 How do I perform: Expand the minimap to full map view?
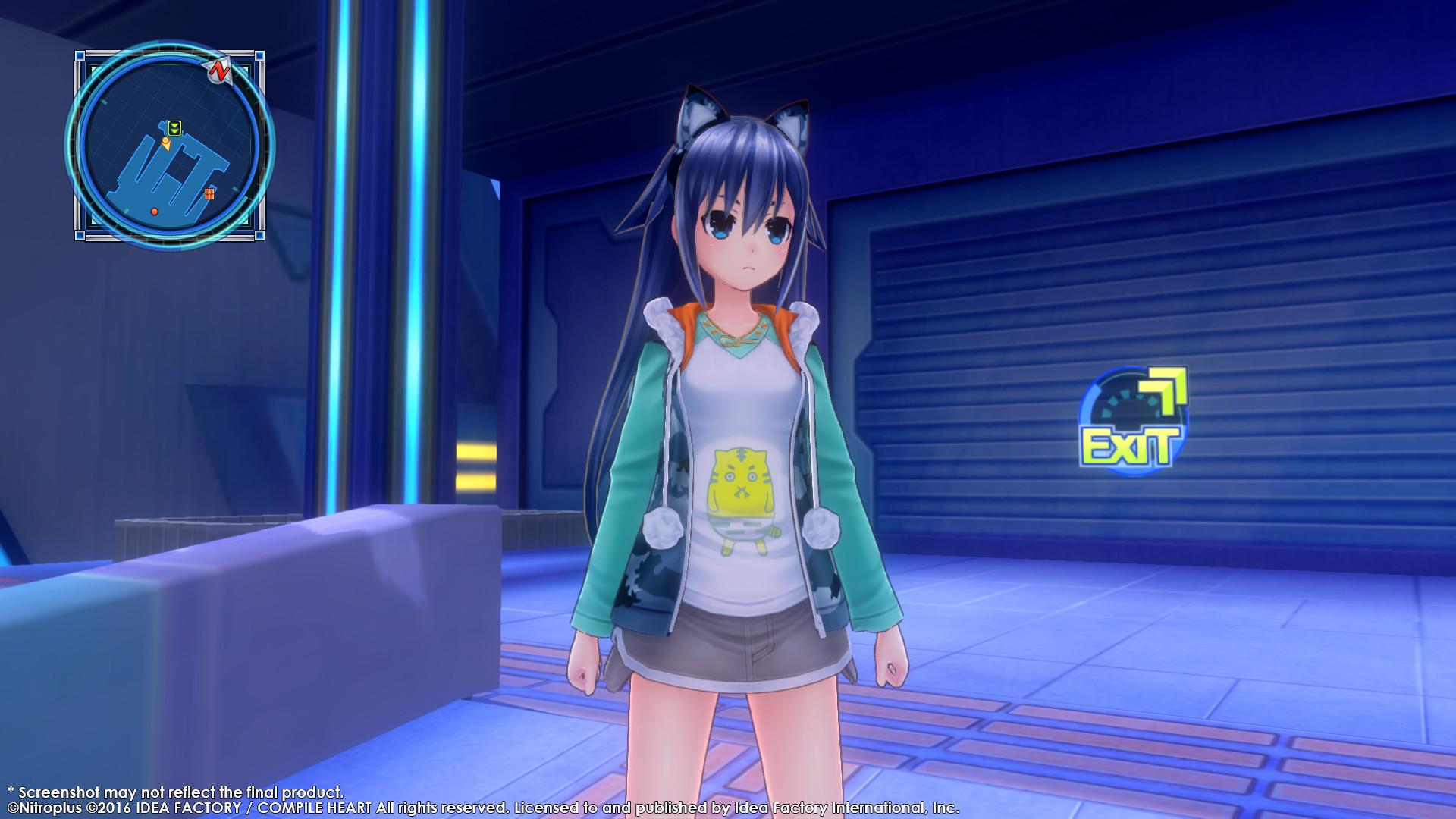[x=171, y=146]
